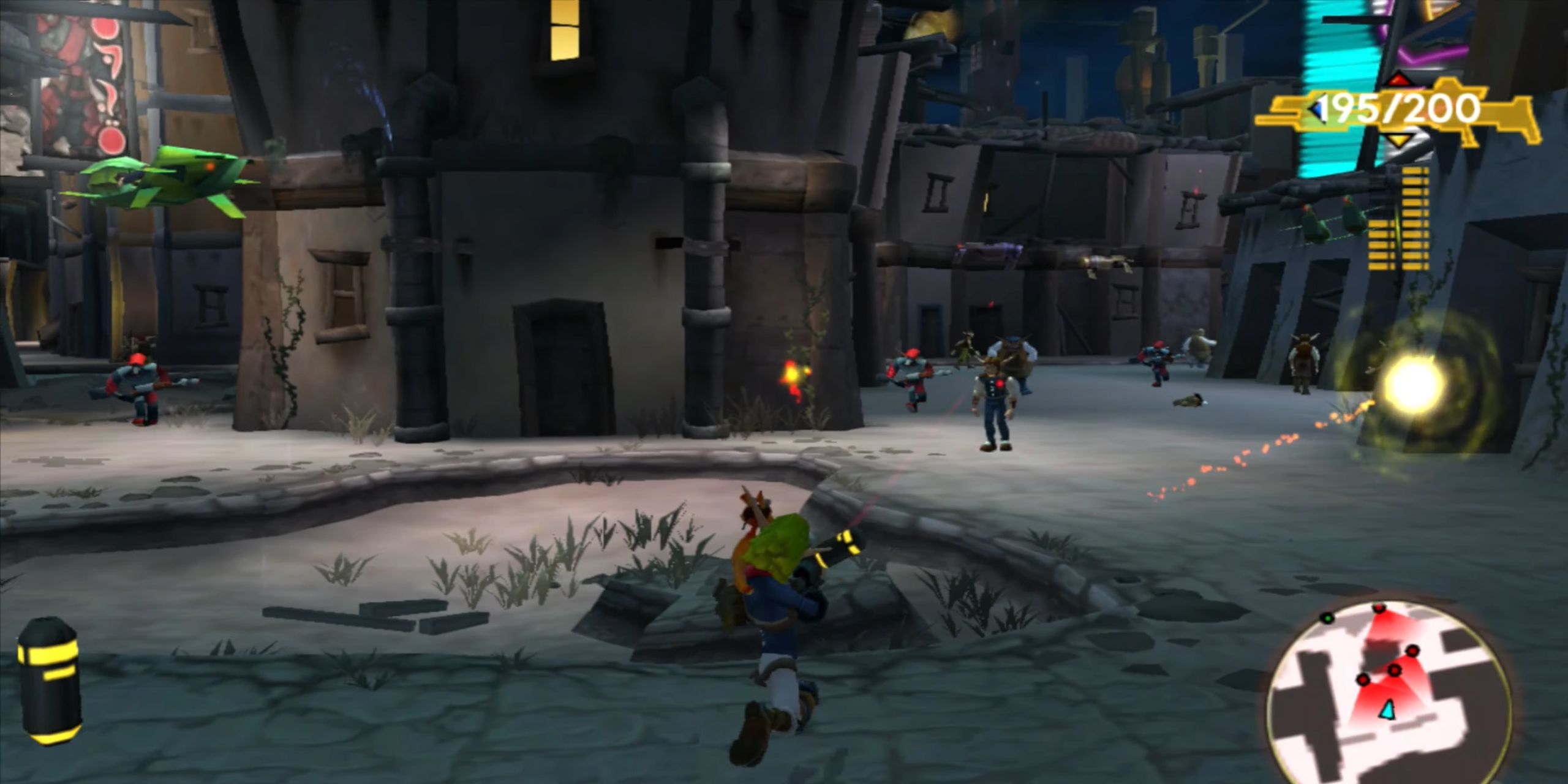Click the cyan player arrow on the minimap
The width and height of the screenshot is (1568, 784).
tap(1387, 710)
